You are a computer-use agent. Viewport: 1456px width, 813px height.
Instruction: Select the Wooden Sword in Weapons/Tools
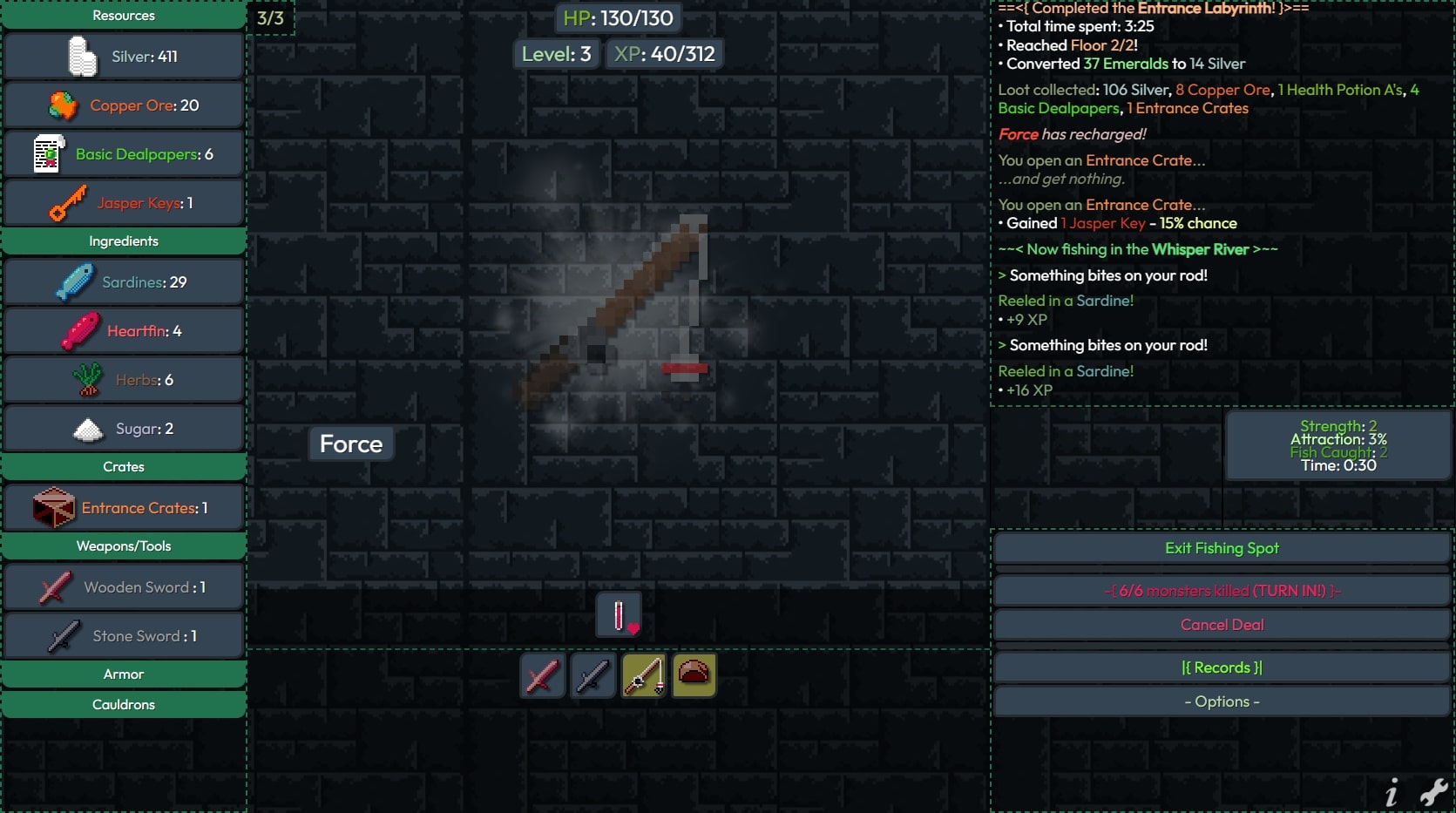124,587
